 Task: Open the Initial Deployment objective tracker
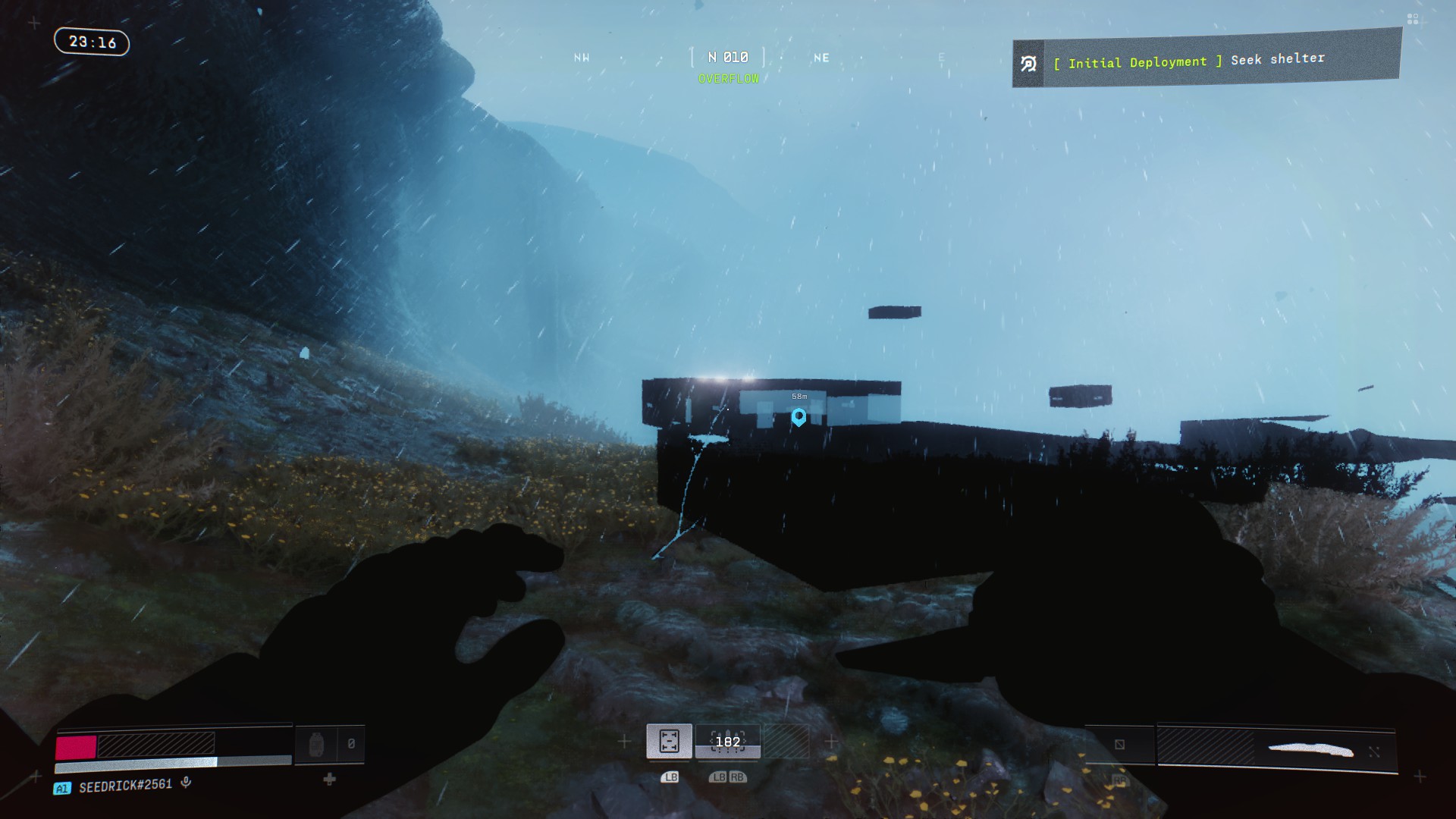click(x=1206, y=61)
